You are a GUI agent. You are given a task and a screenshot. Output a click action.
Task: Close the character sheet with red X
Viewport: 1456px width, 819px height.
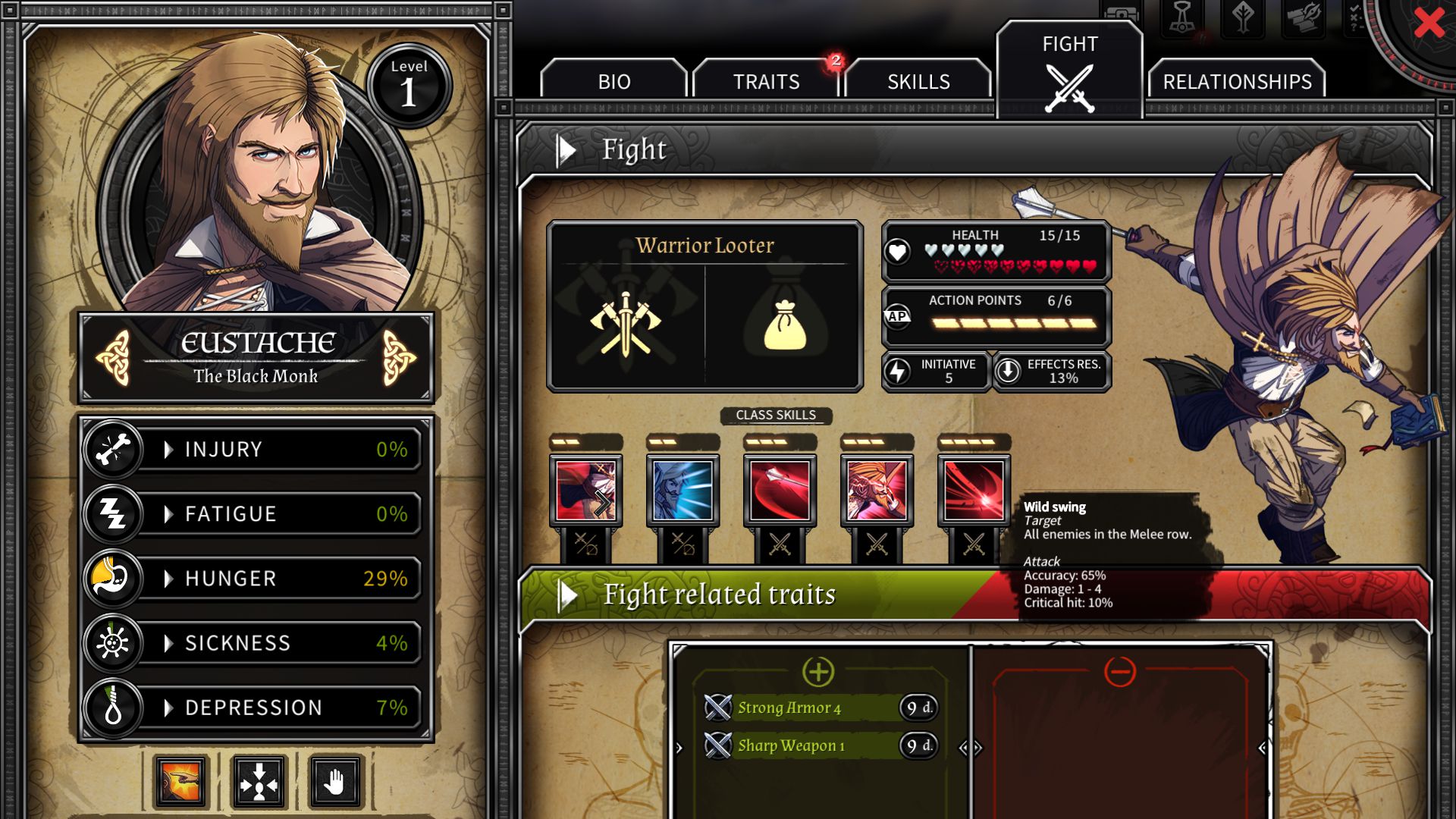coord(1429,24)
